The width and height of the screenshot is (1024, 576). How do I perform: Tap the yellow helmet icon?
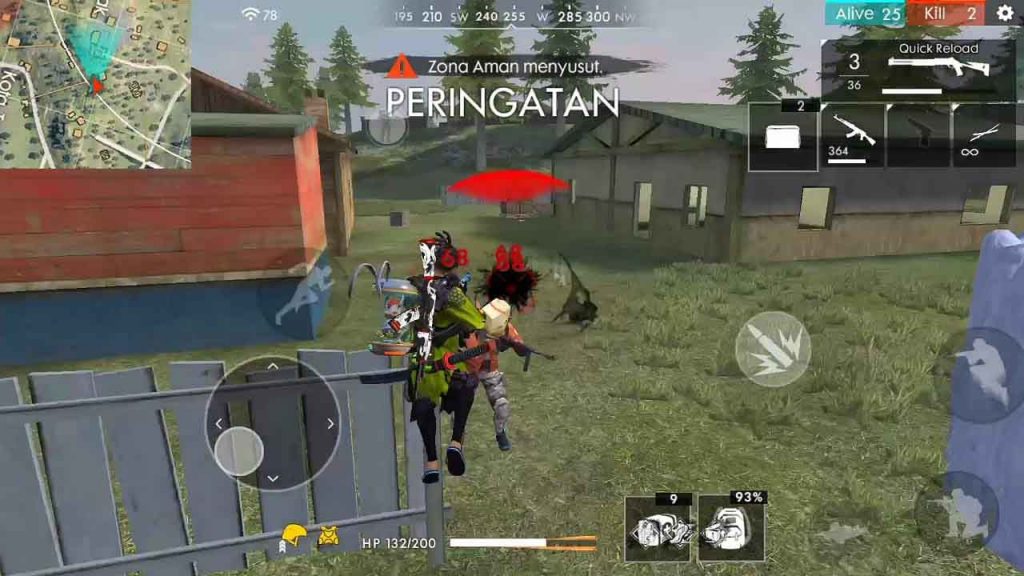[293, 536]
